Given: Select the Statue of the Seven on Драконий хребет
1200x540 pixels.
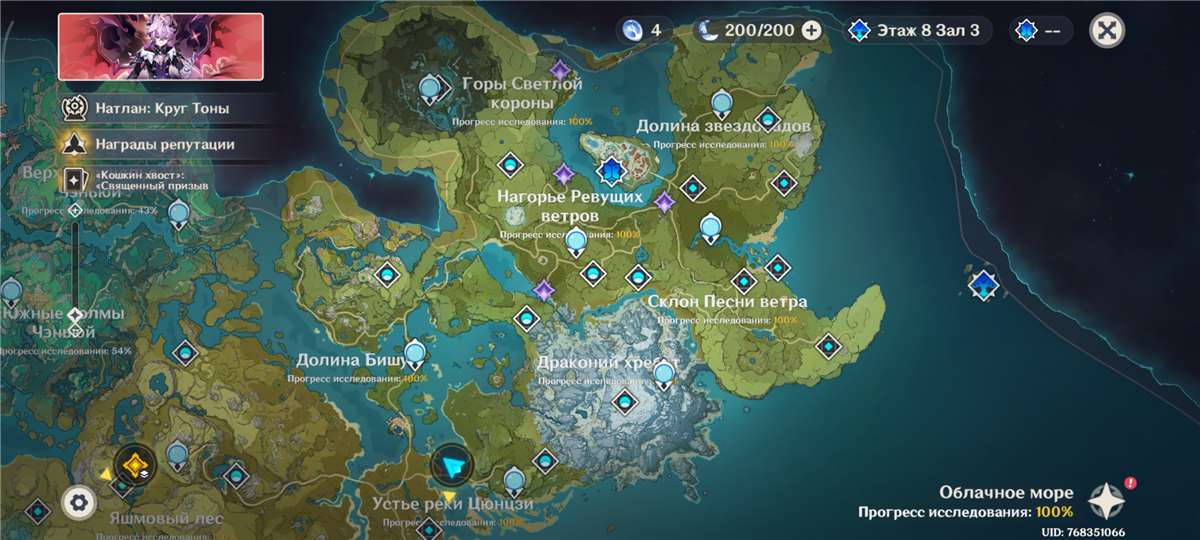Looking at the screenshot, I should point(664,375).
